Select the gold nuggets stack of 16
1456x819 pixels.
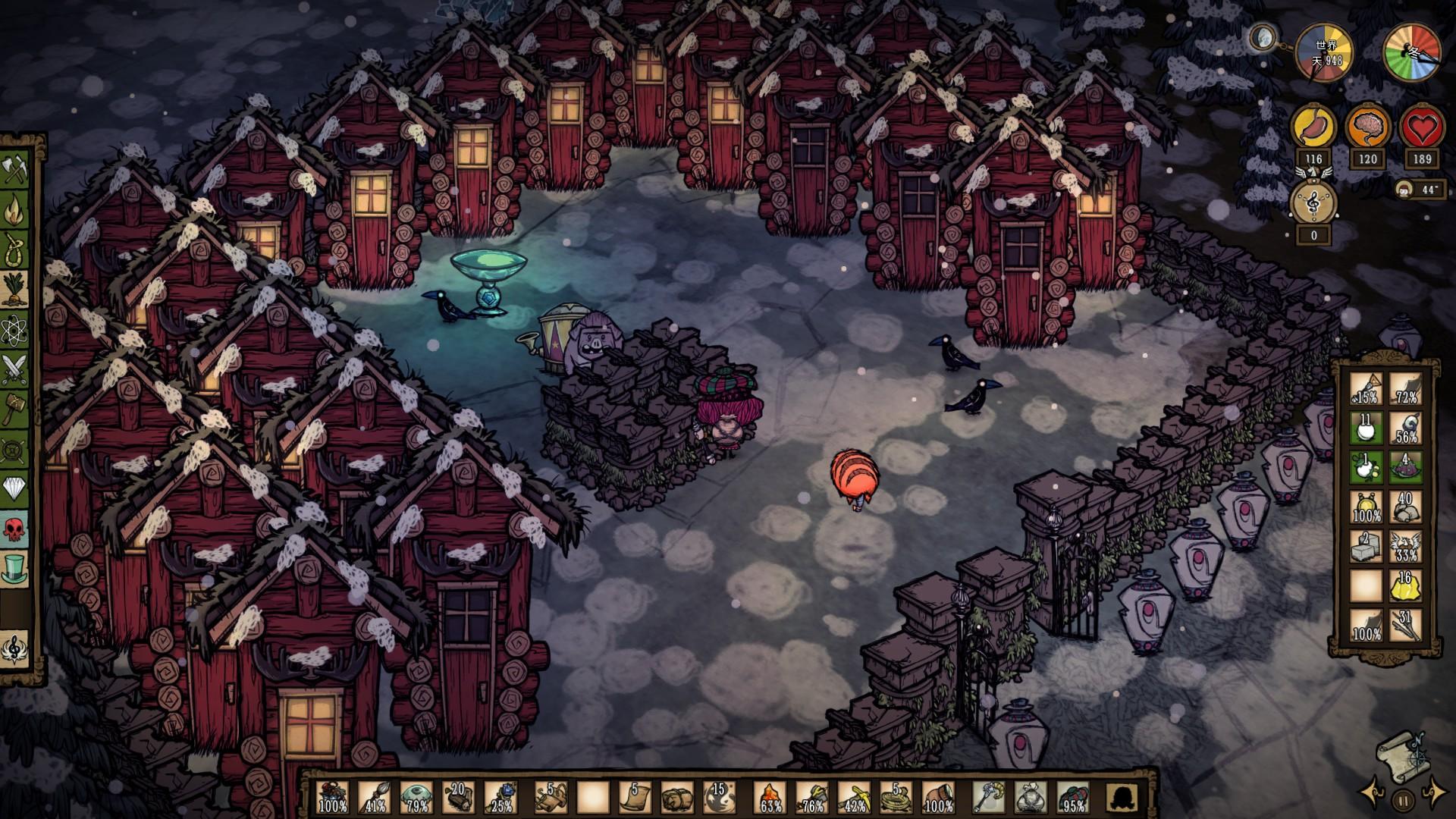coord(1404,585)
